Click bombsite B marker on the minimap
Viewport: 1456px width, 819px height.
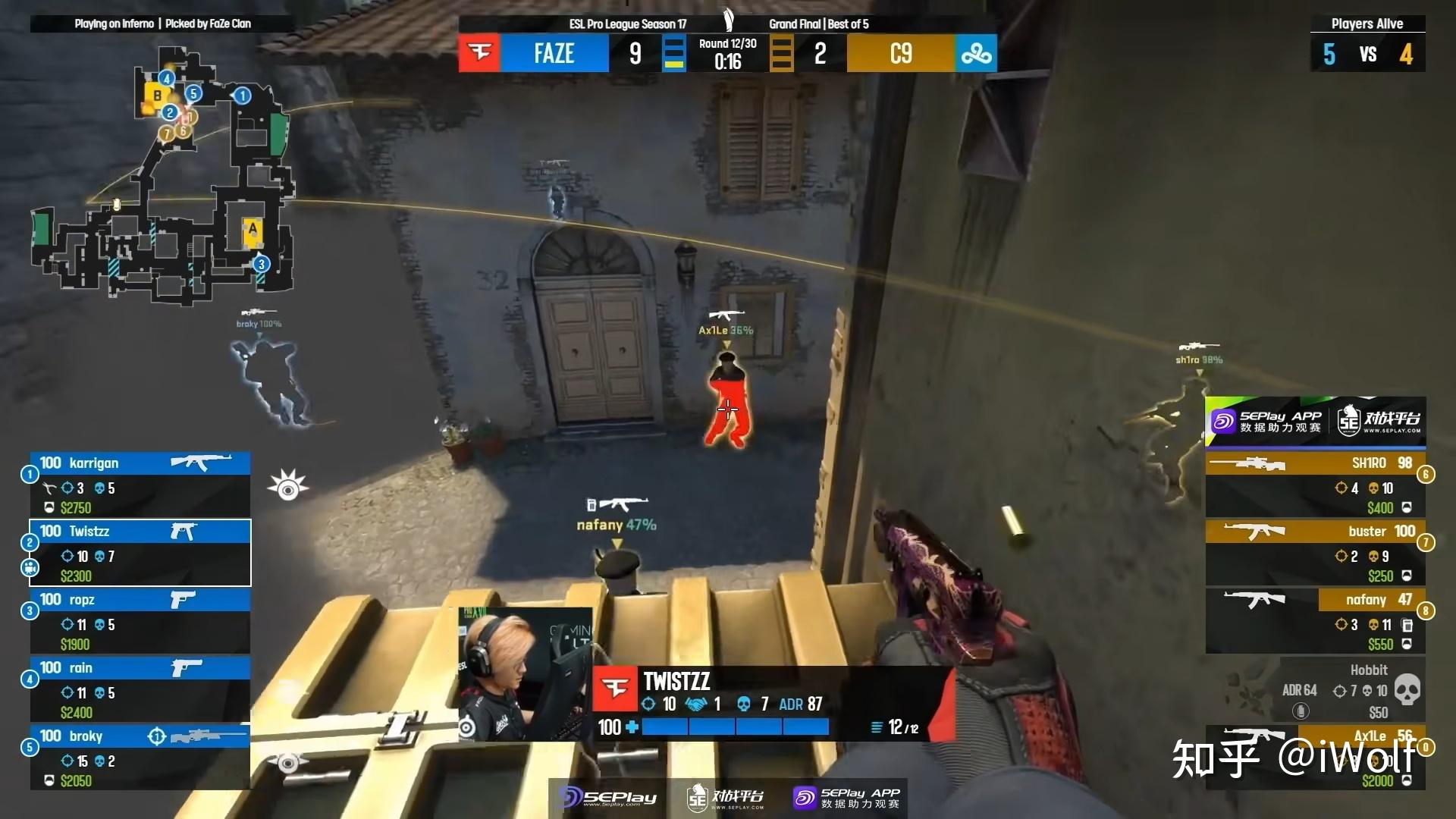[157, 96]
